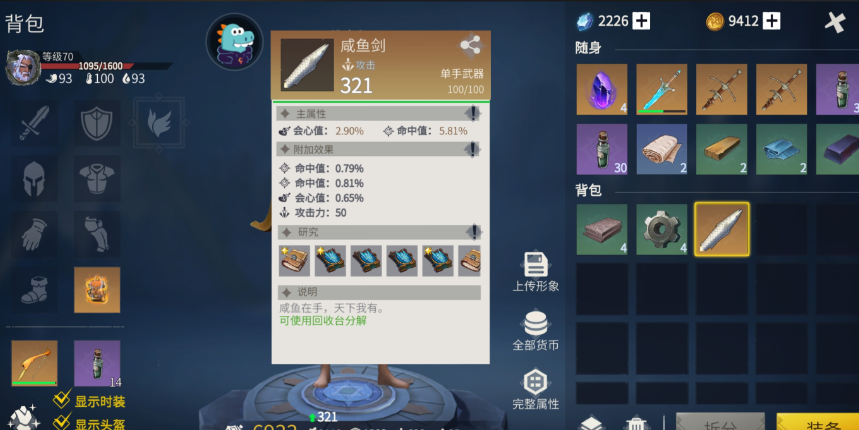
Task: Open 全部货币 all currencies
Action: 535,331
